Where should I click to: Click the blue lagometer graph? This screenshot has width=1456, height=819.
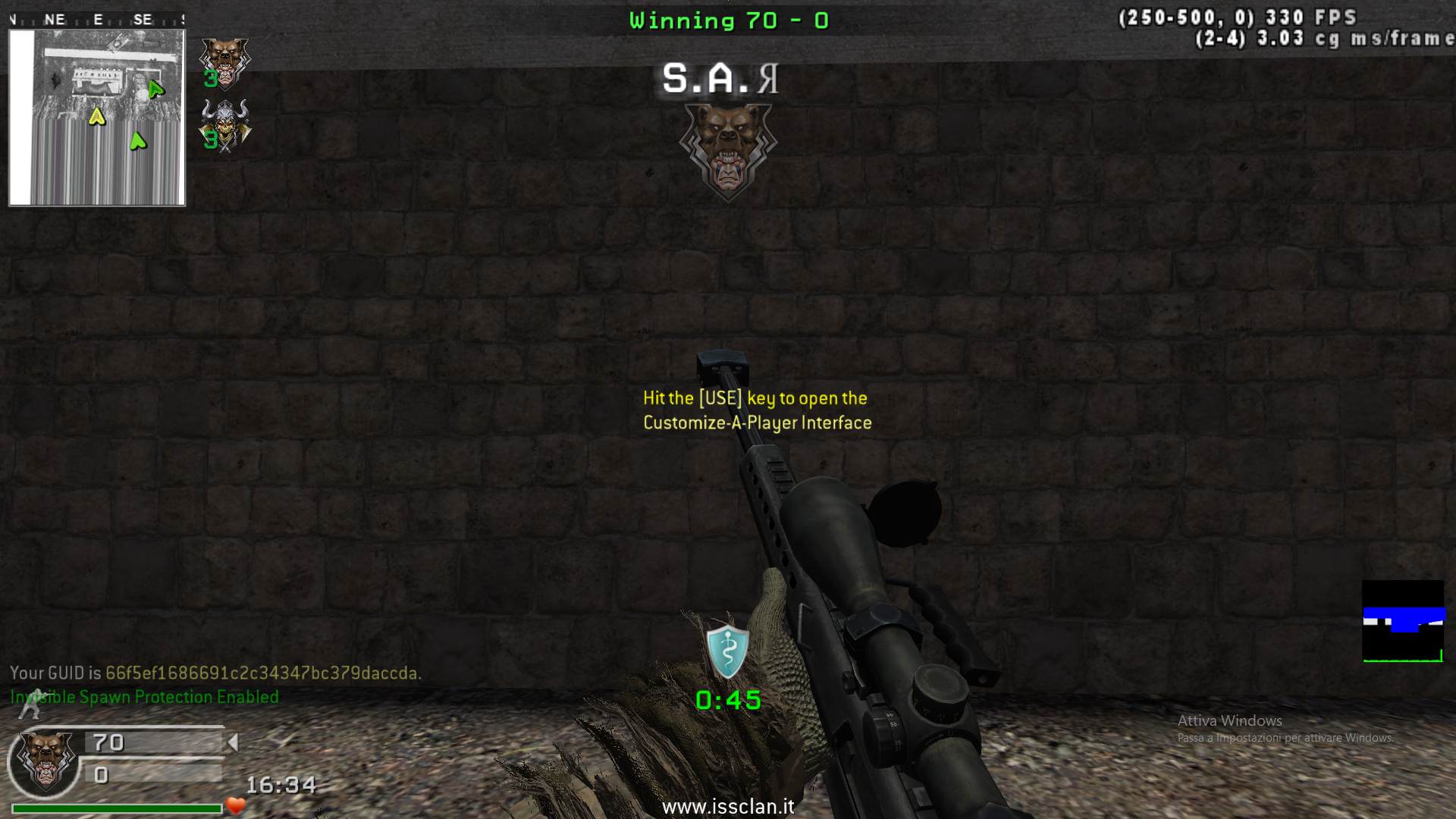tap(1403, 621)
